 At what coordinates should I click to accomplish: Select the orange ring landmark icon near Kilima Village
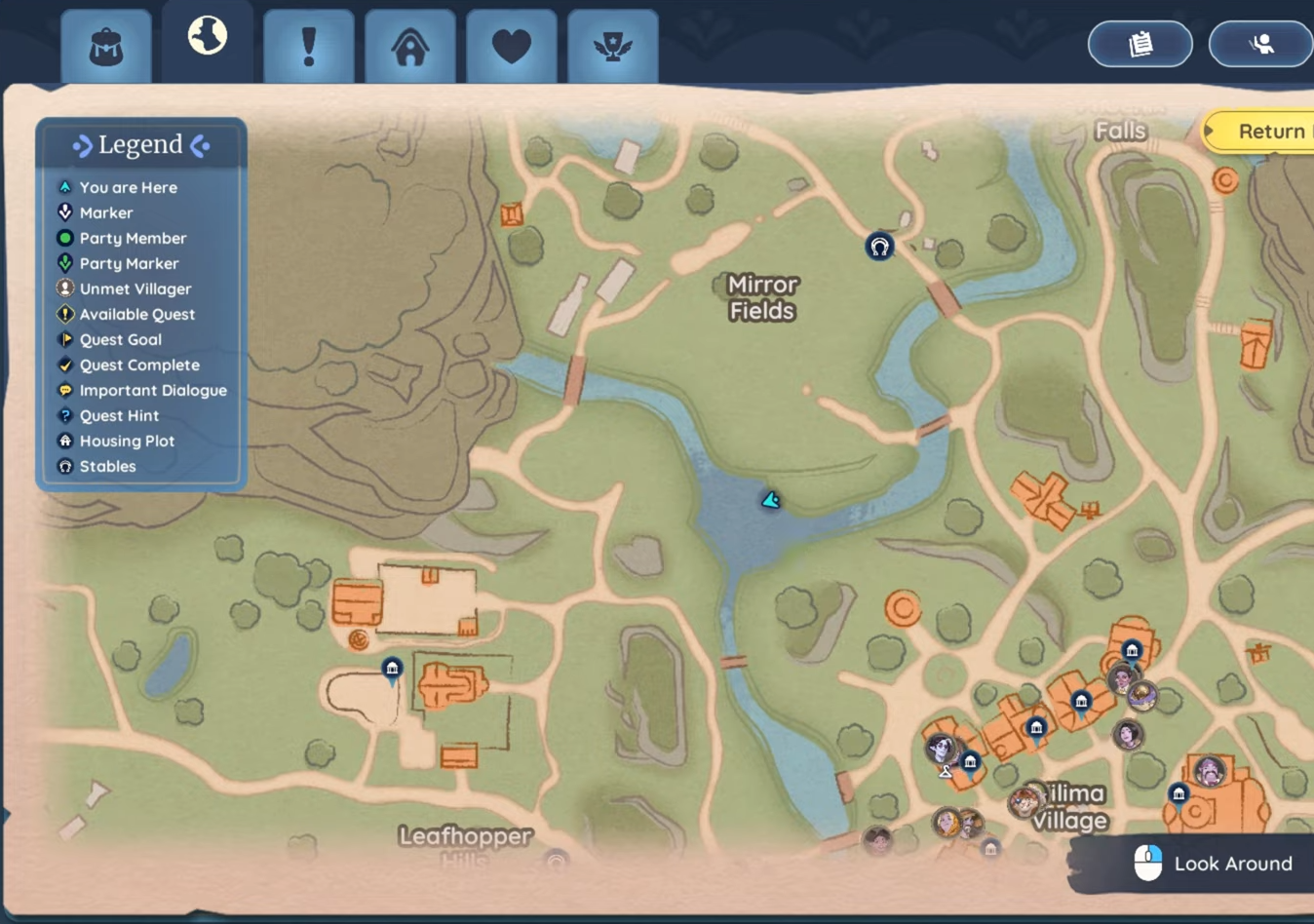[902, 608]
